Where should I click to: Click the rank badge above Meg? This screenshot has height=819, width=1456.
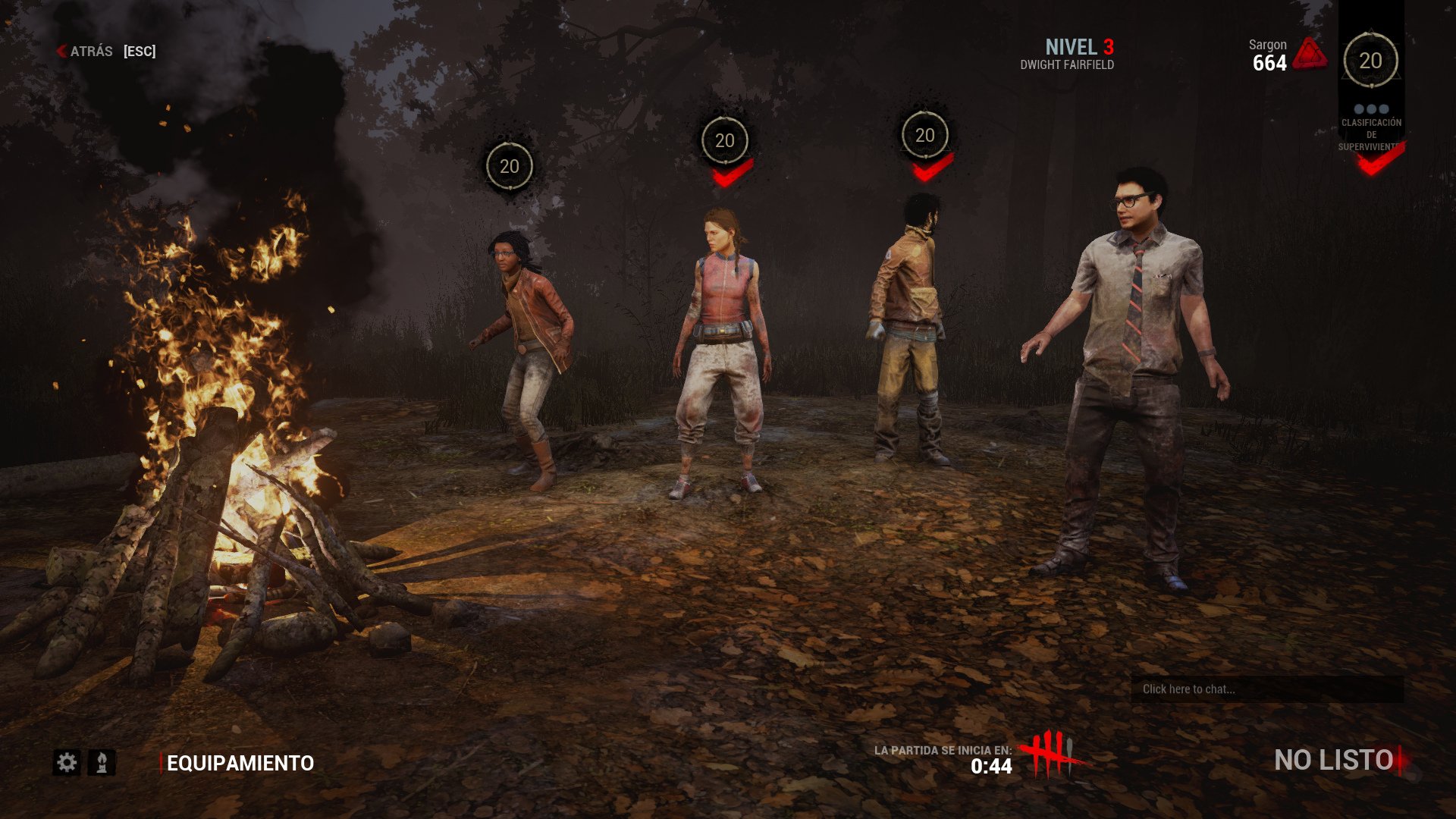(x=724, y=140)
